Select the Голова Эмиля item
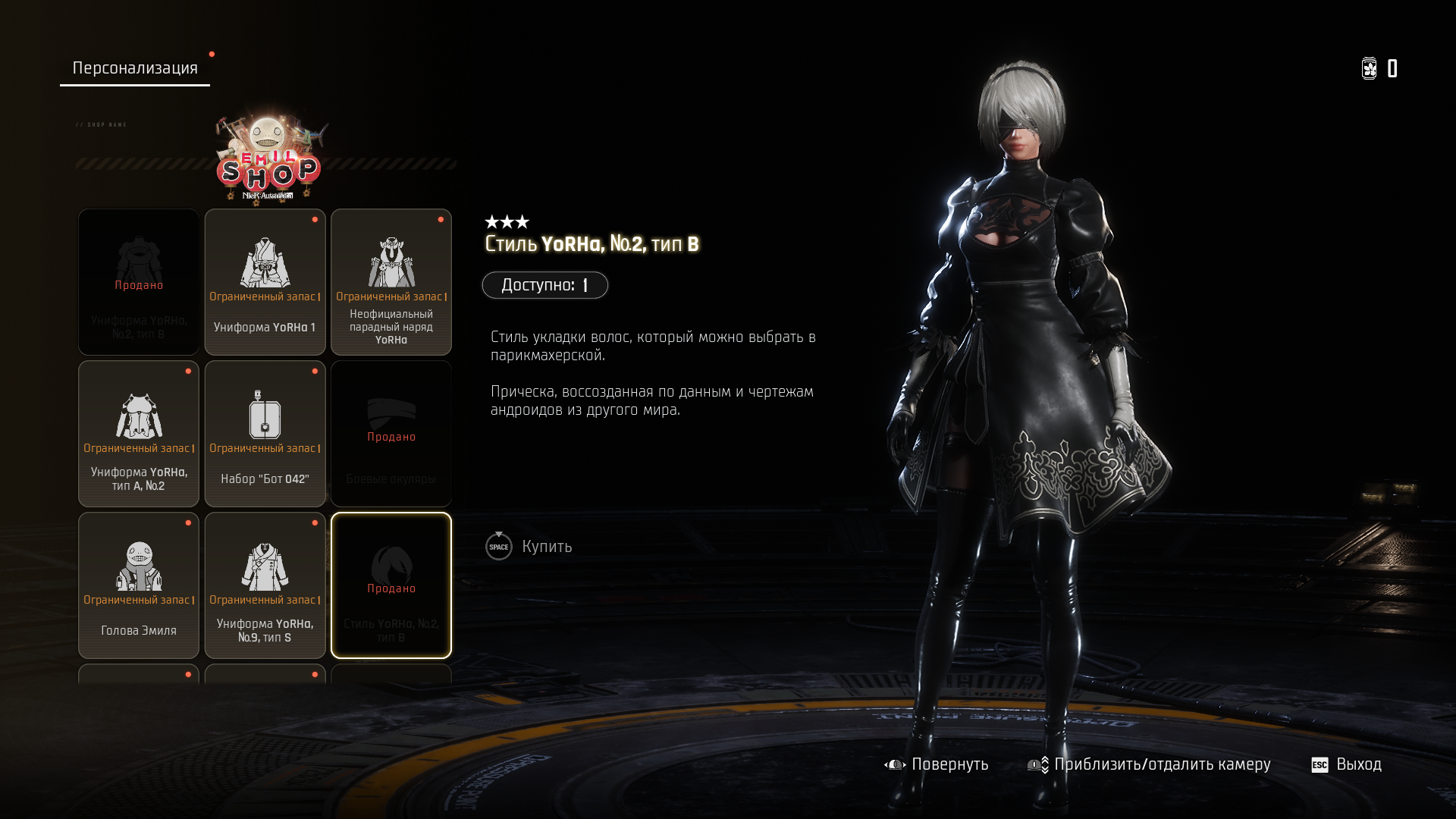The image size is (1456, 819). [139, 585]
